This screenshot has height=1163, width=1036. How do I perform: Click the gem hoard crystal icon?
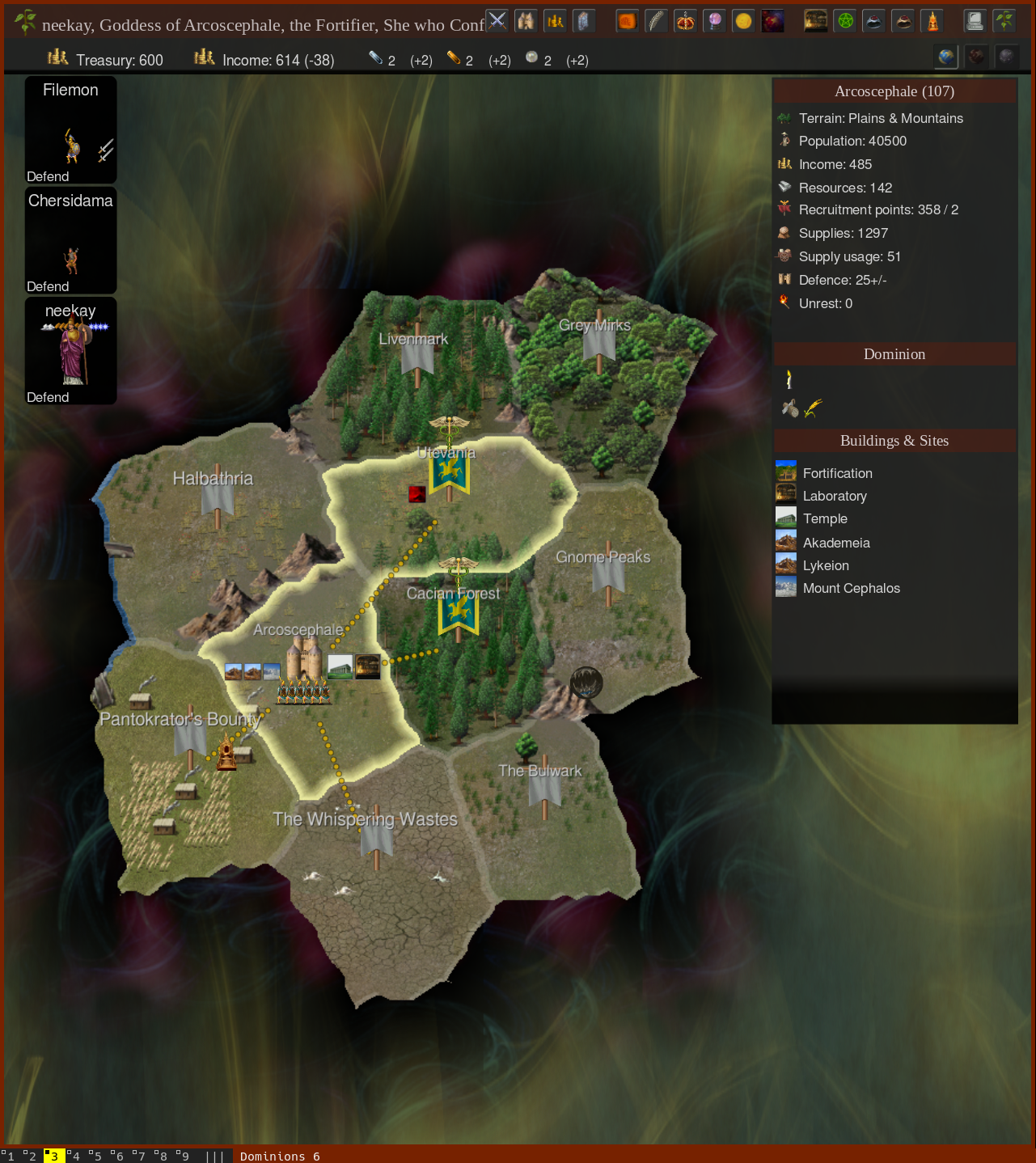tap(584, 22)
